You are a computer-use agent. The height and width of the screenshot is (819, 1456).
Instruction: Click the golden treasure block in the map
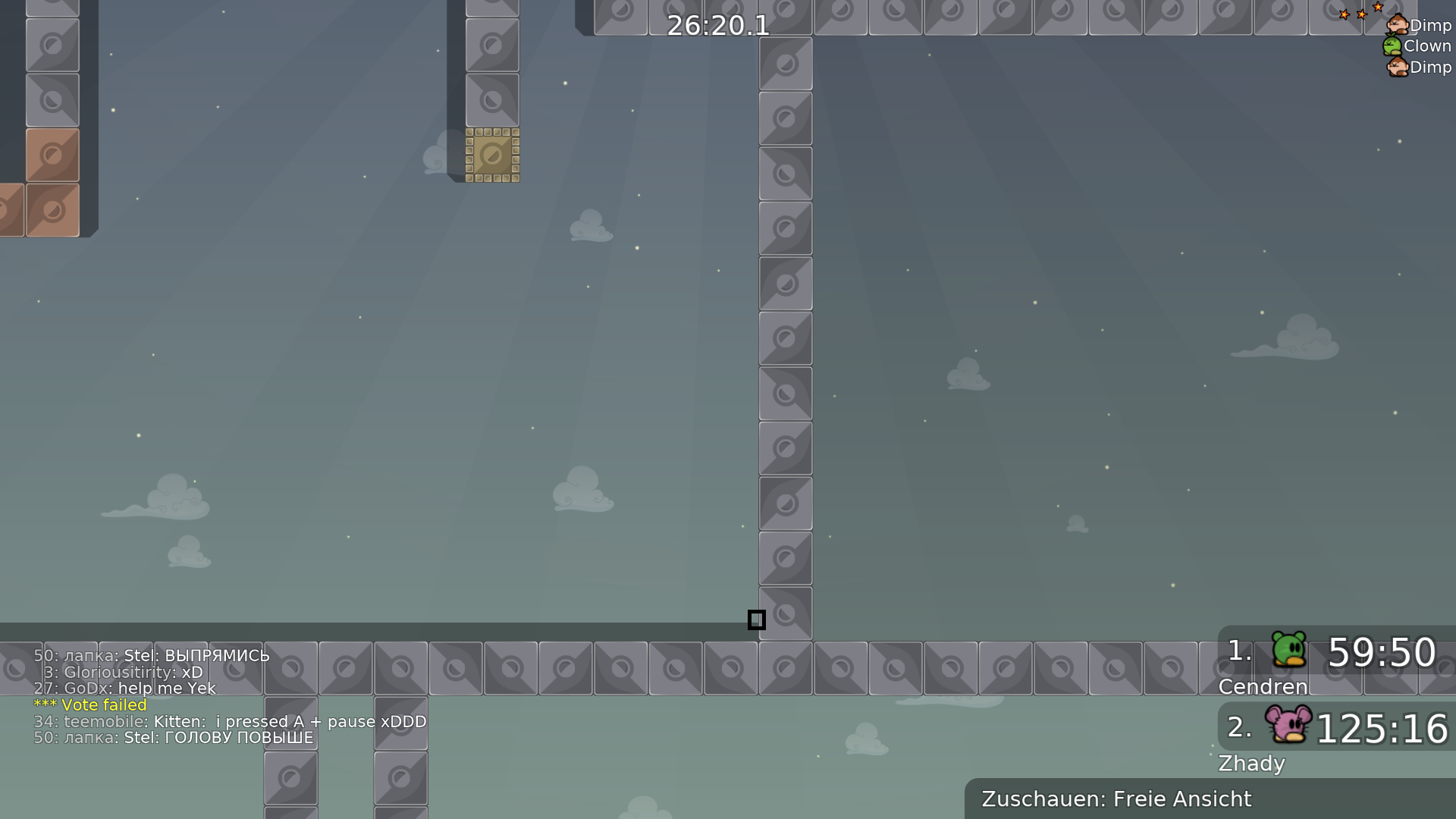[492, 155]
